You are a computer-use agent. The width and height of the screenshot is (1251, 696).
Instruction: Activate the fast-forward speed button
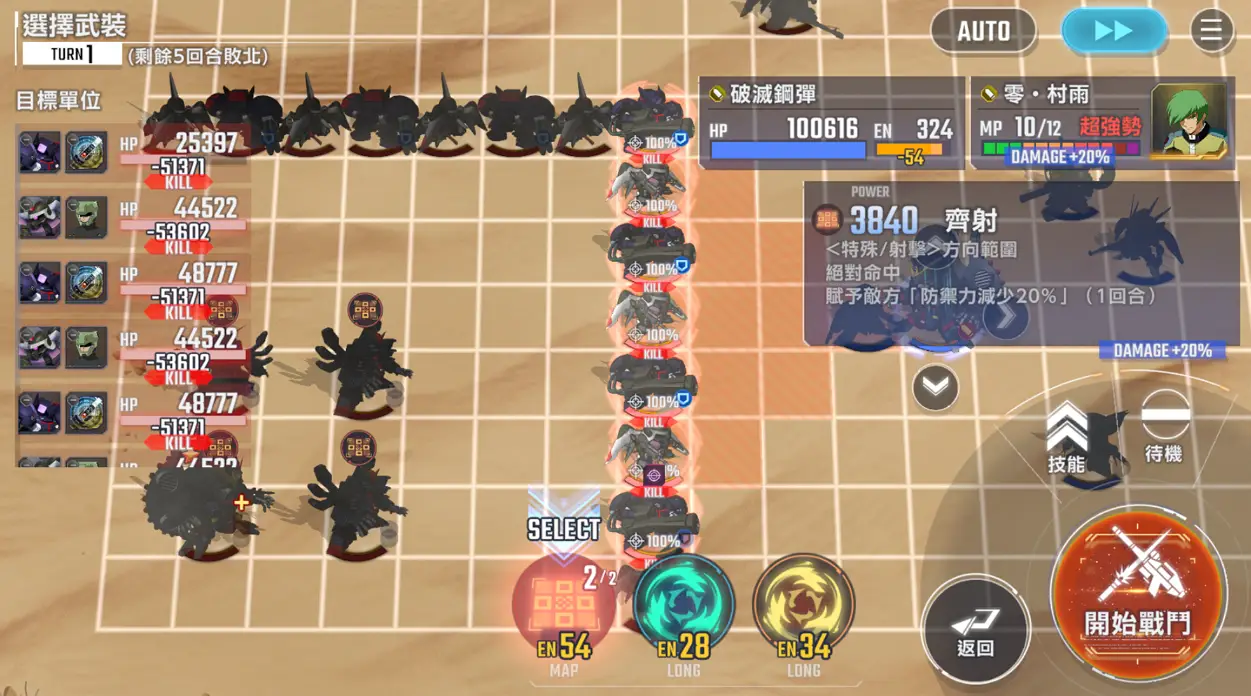[x=1113, y=31]
